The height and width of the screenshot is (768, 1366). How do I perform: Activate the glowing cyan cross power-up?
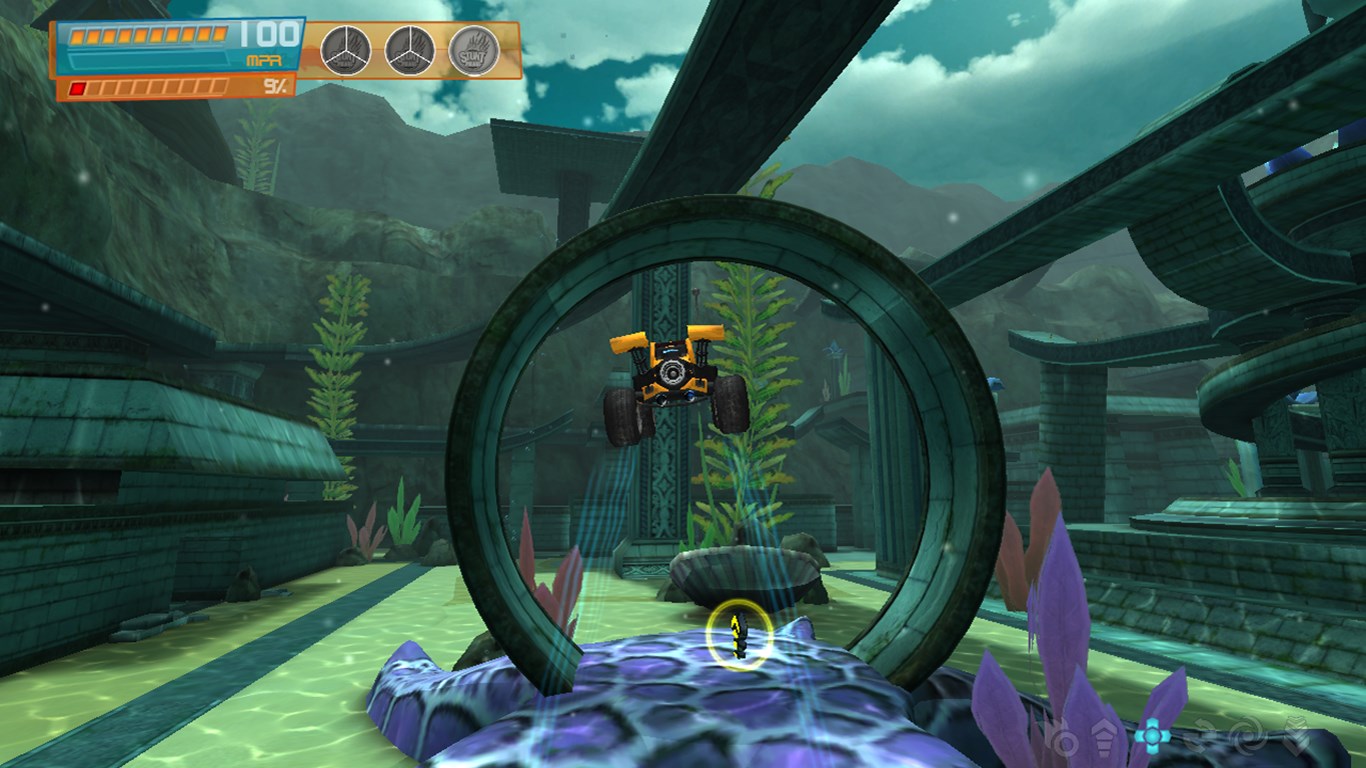click(x=1152, y=736)
